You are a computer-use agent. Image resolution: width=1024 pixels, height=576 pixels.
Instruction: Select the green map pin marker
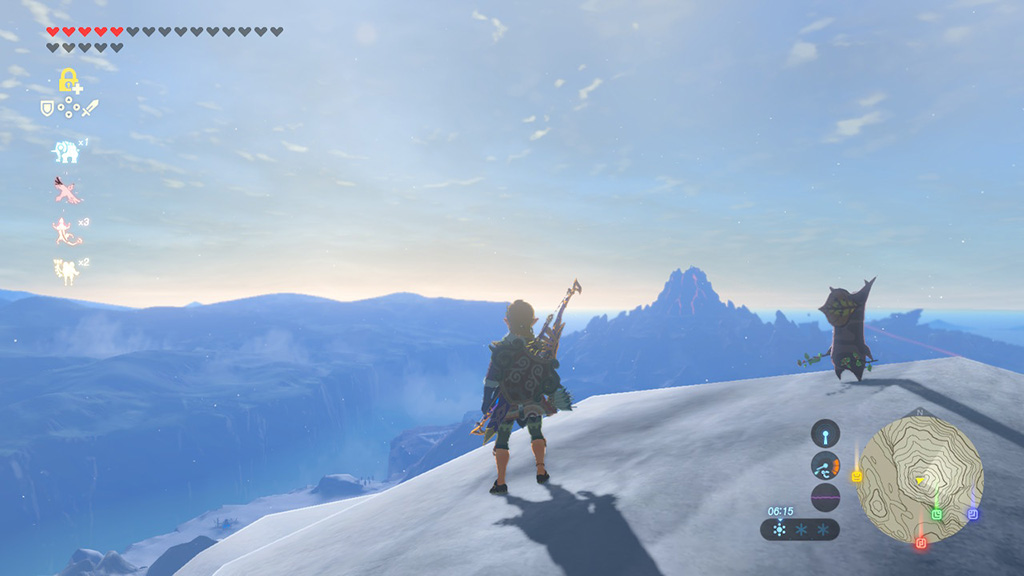click(937, 514)
